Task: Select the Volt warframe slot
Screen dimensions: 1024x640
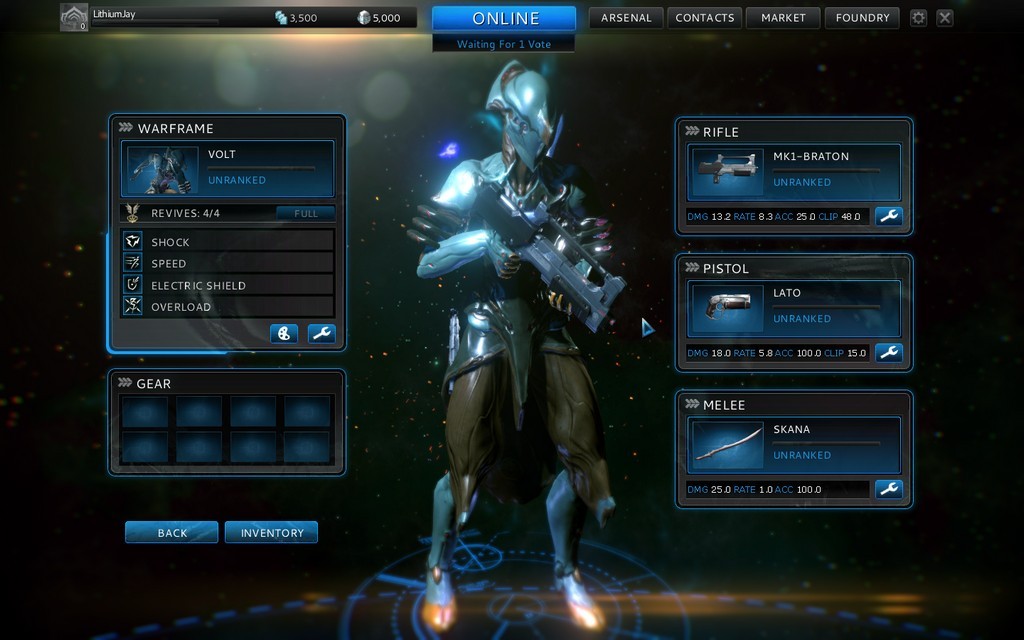Action: [x=228, y=168]
